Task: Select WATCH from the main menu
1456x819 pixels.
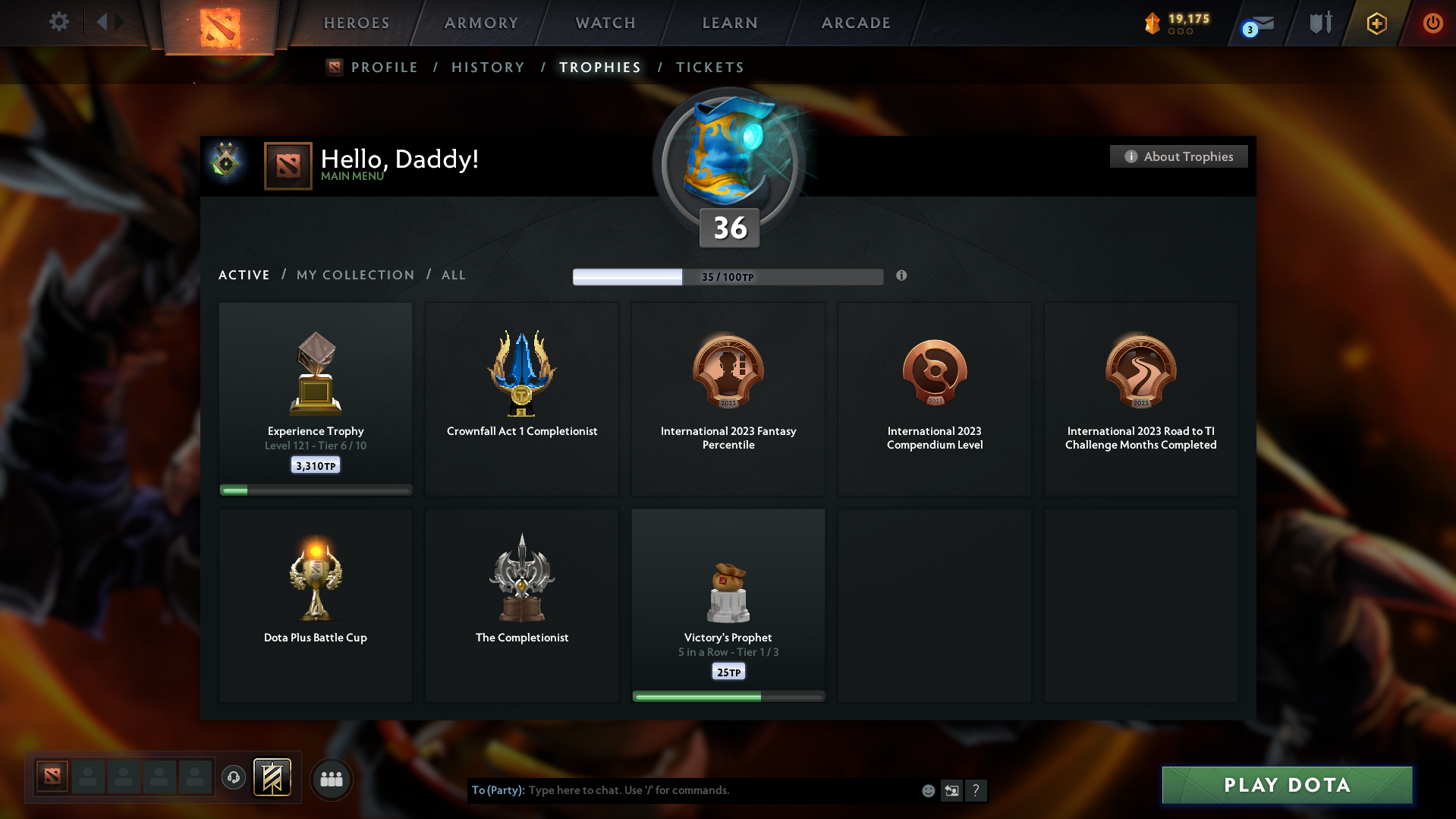Action: pyautogui.click(x=604, y=23)
